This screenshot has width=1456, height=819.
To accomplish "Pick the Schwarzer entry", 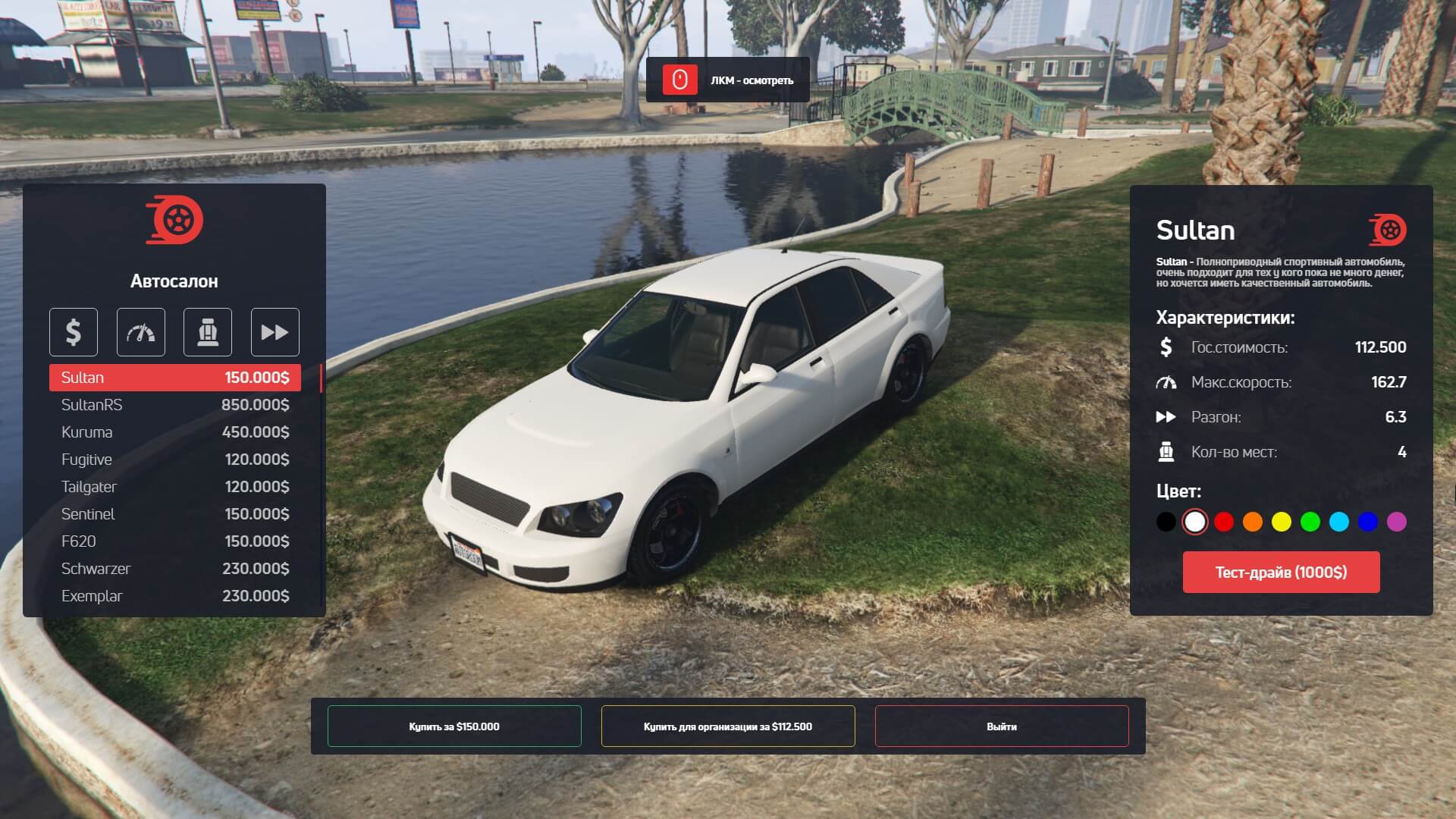I will point(174,569).
